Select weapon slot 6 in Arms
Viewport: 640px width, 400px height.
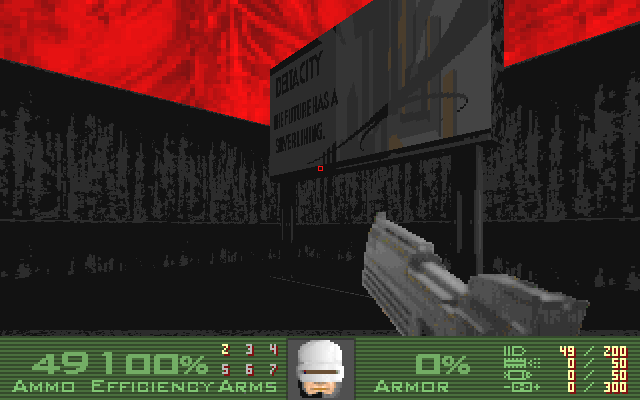(x=248, y=369)
